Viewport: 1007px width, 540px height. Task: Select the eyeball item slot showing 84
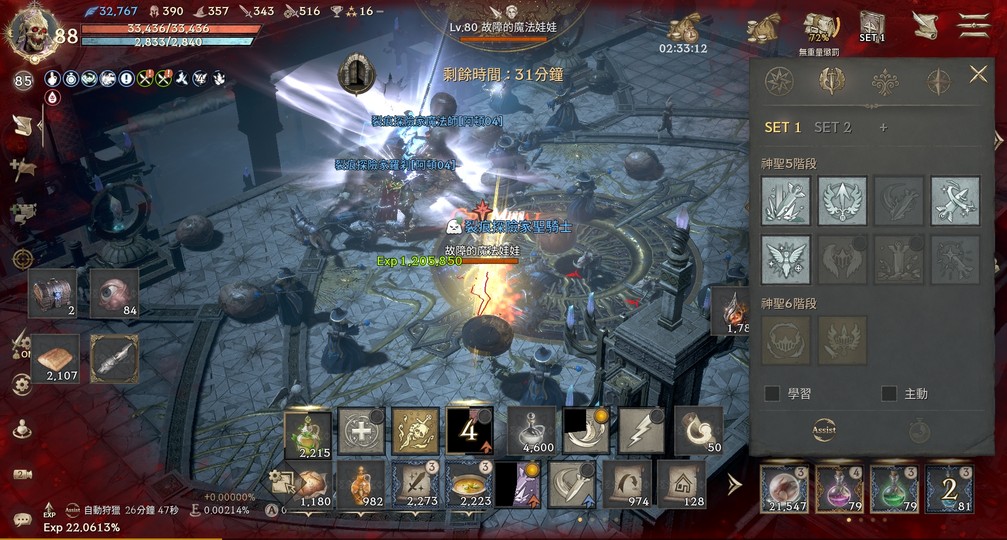114,293
